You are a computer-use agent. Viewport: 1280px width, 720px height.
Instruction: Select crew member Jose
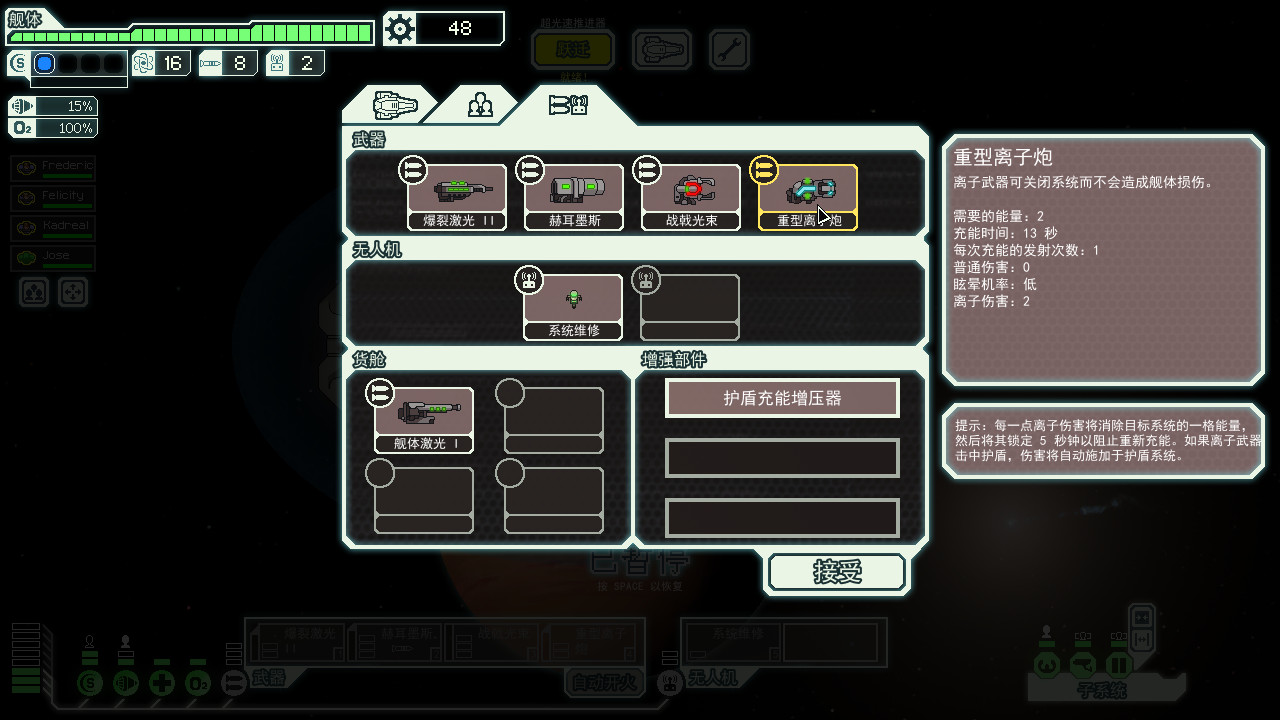53,258
